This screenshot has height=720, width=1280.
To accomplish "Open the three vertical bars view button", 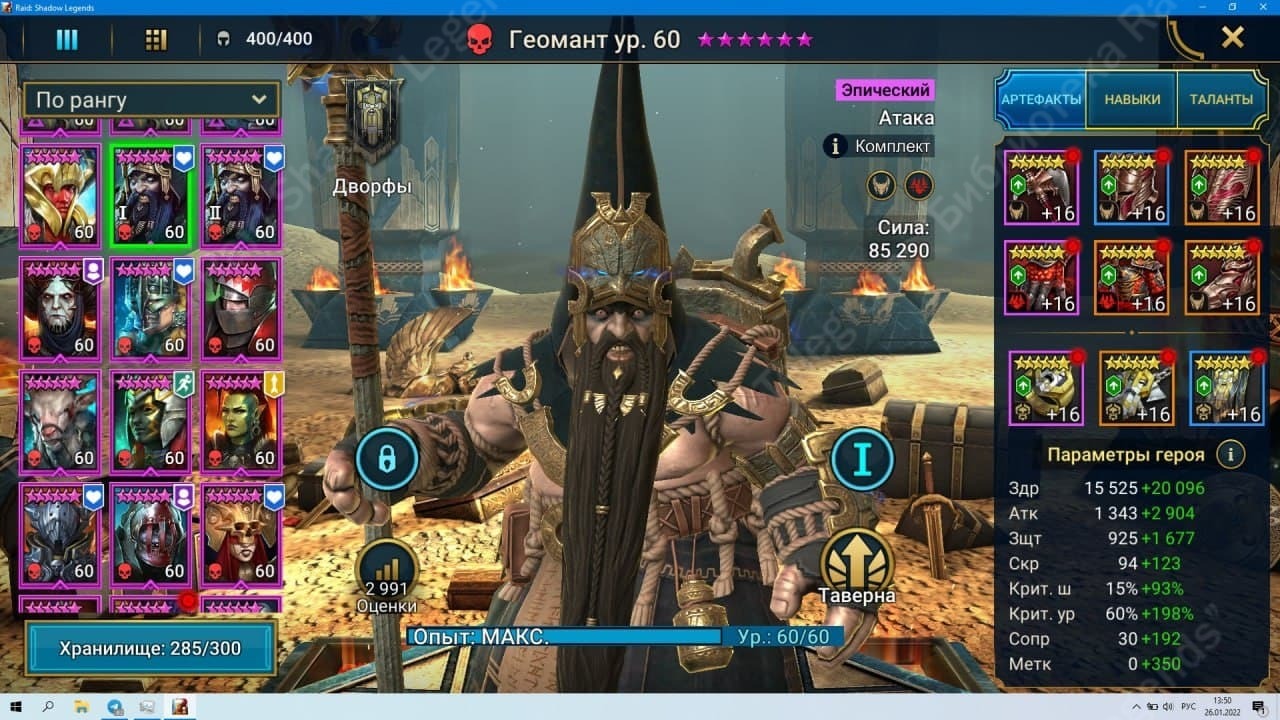I will pos(66,39).
